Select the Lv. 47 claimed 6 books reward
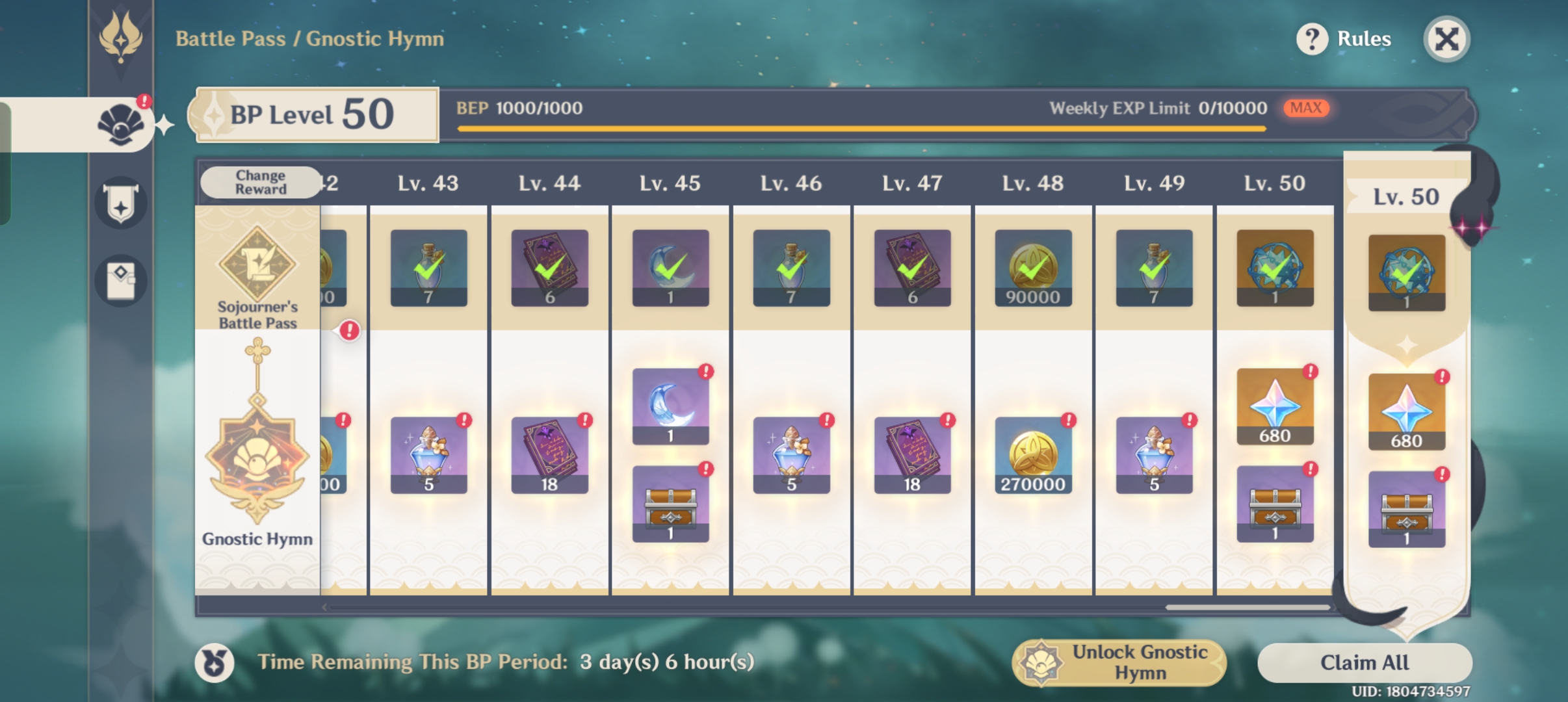 click(x=912, y=268)
